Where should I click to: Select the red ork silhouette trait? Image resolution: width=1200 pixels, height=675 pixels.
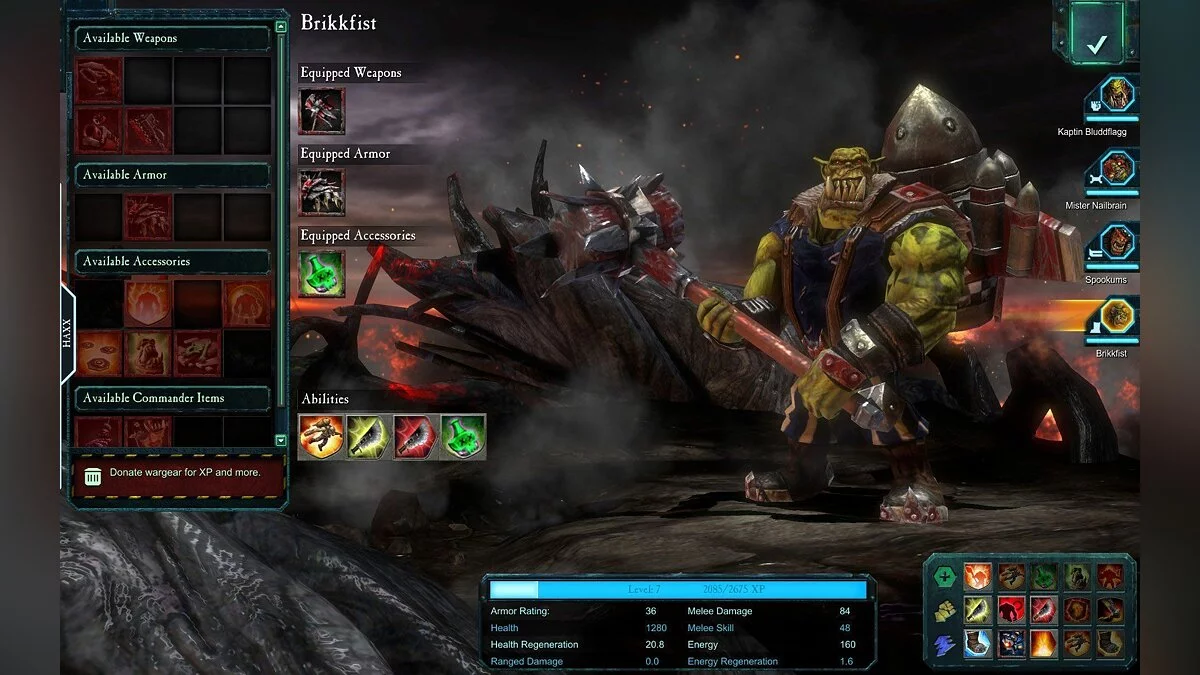[1011, 610]
